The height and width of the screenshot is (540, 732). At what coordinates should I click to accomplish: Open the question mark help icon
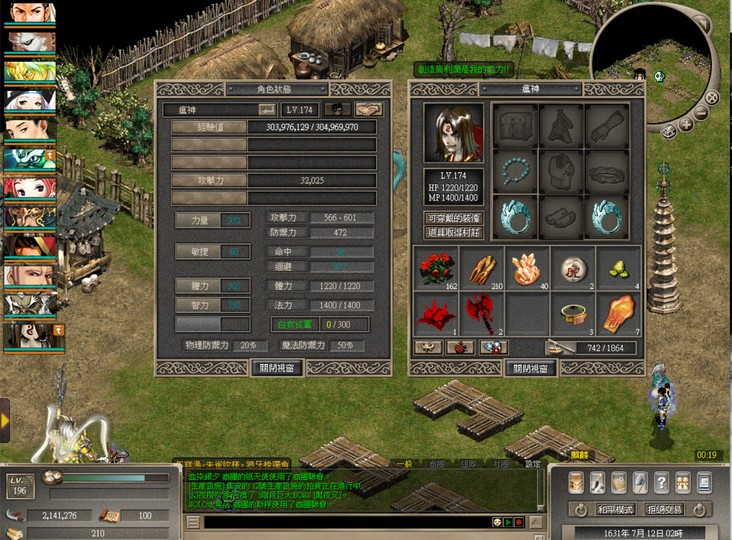(x=661, y=483)
